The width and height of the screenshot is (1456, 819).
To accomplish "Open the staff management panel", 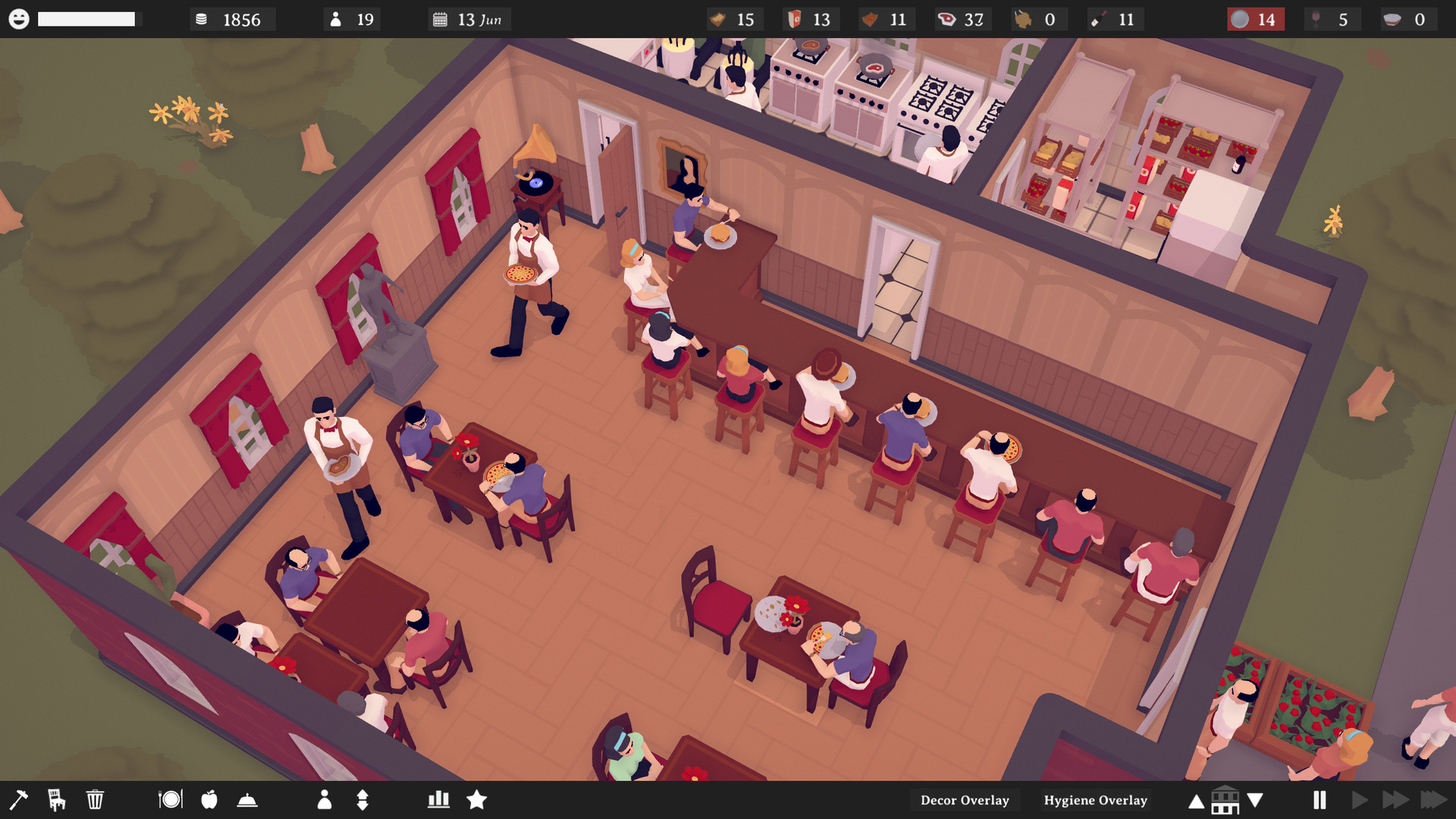I will tap(326, 799).
